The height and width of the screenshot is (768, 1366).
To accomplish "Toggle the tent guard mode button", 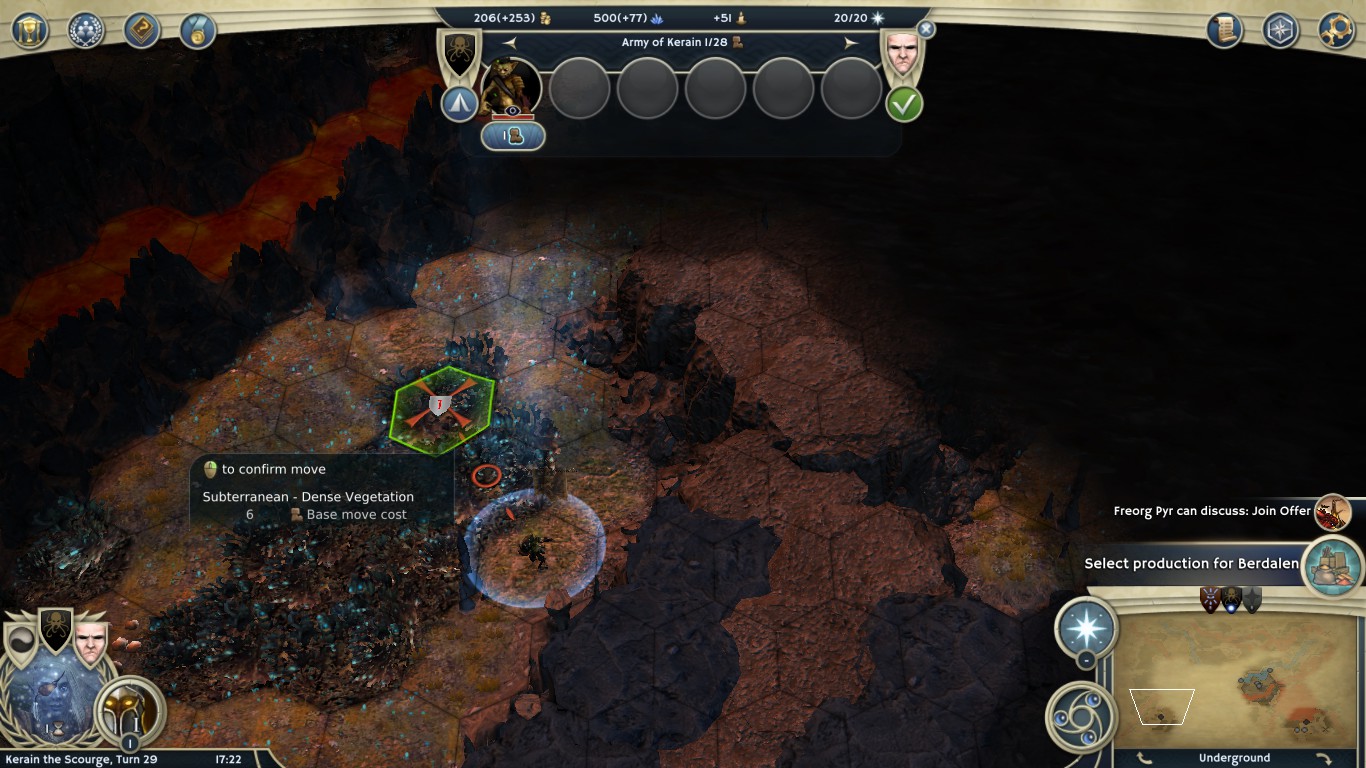I will (460, 104).
